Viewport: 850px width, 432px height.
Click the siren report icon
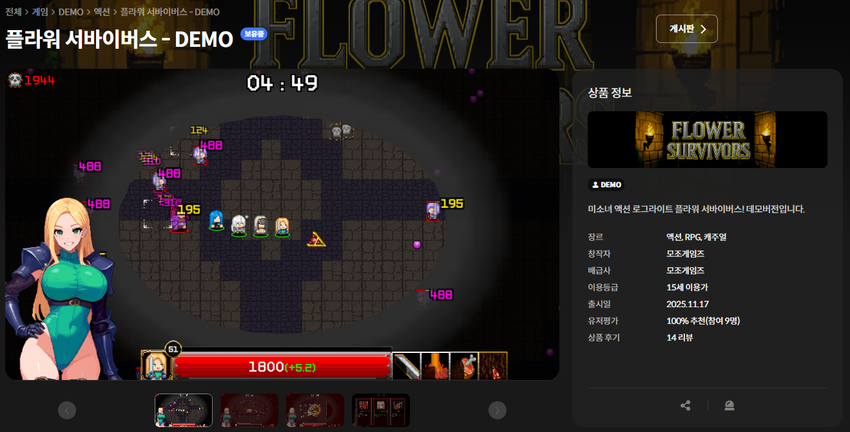click(729, 405)
